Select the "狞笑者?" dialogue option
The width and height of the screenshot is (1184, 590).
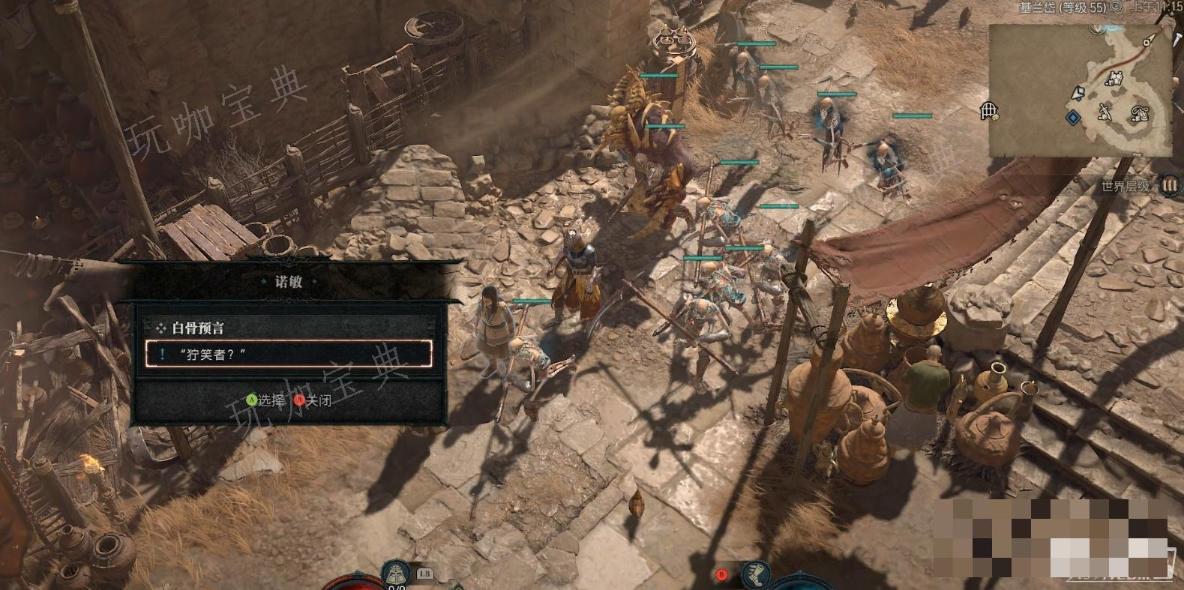pyautogui.click(x=288, y=353)
